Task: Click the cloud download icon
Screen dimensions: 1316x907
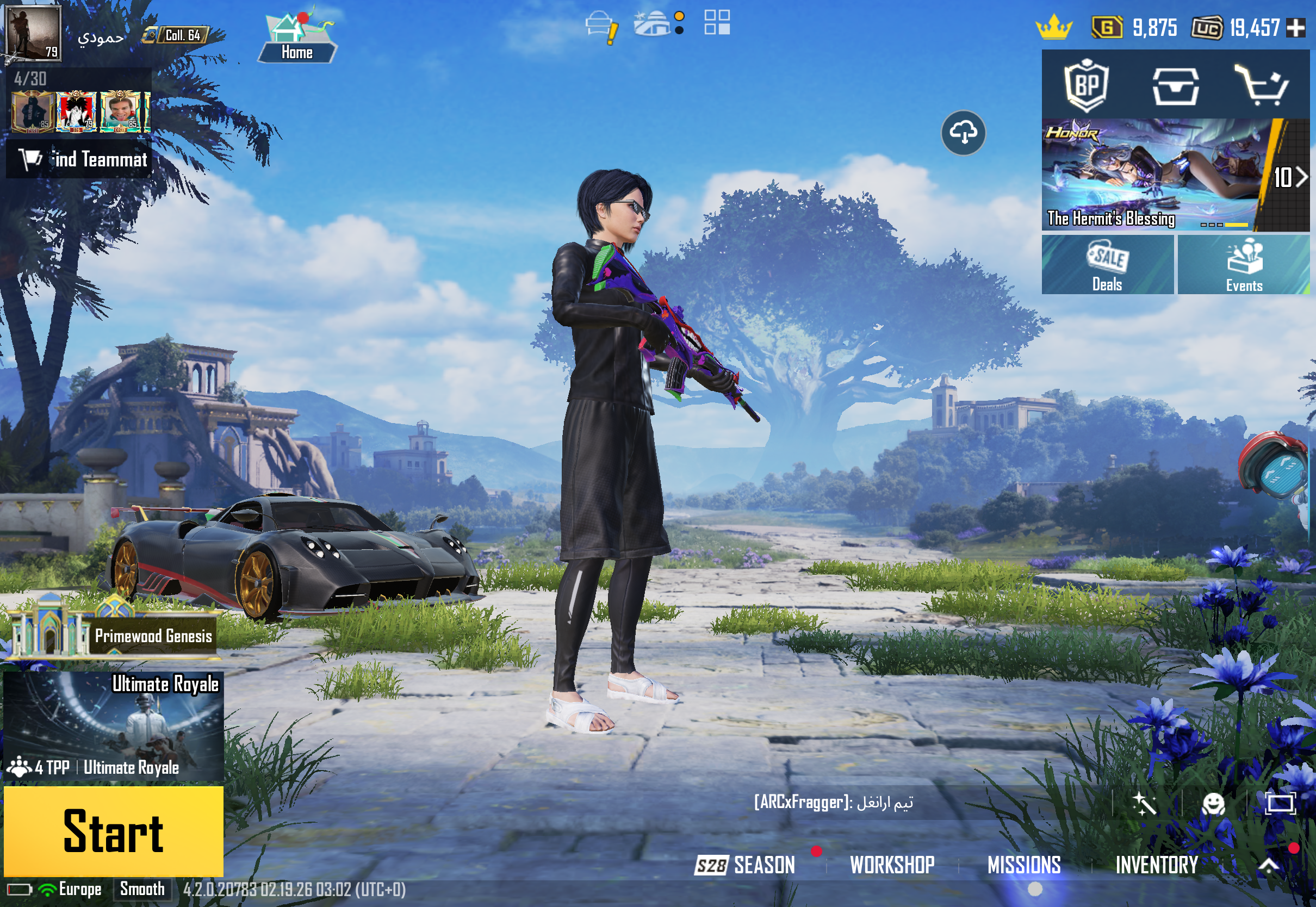Action: [963, 133]
